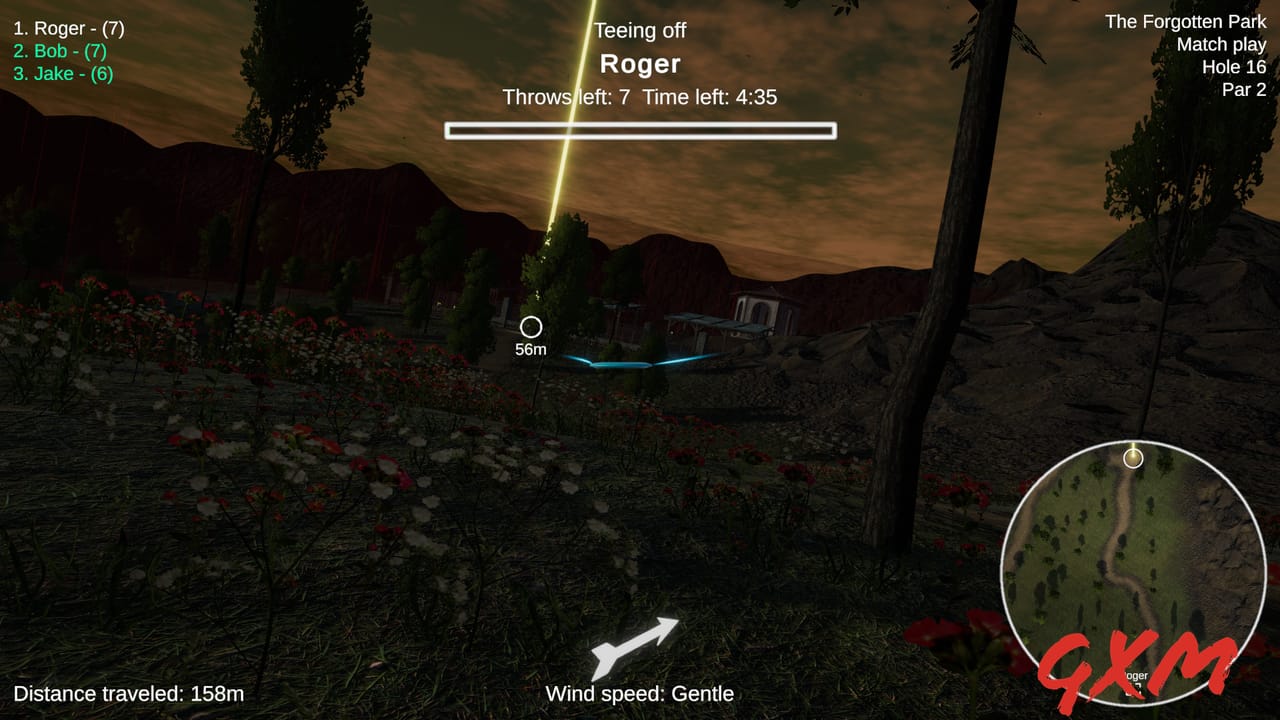Click the Time left: 4:35 timer

[x=712, y=98]
